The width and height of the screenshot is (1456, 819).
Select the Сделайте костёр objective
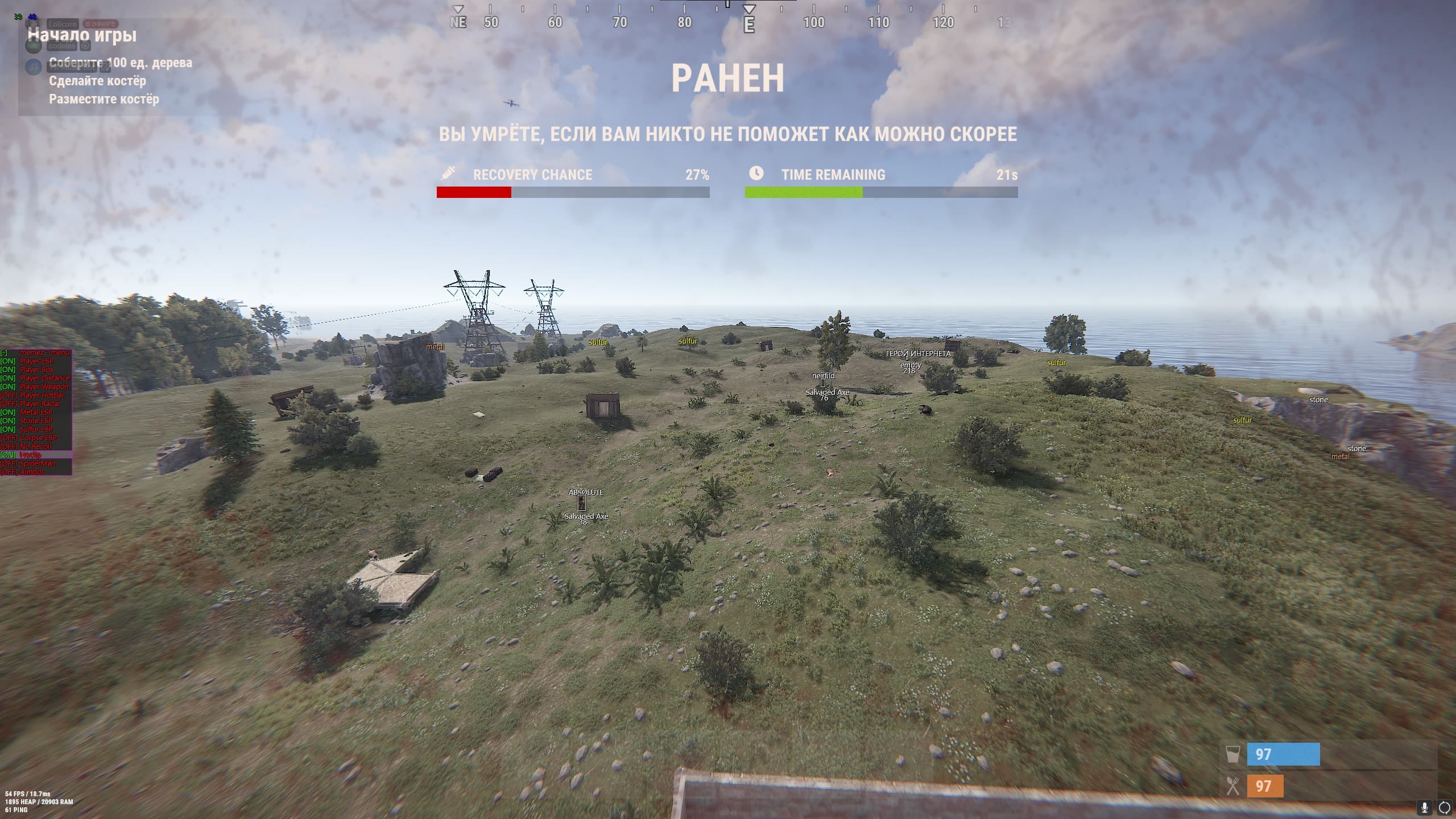[x=97, y=81]
